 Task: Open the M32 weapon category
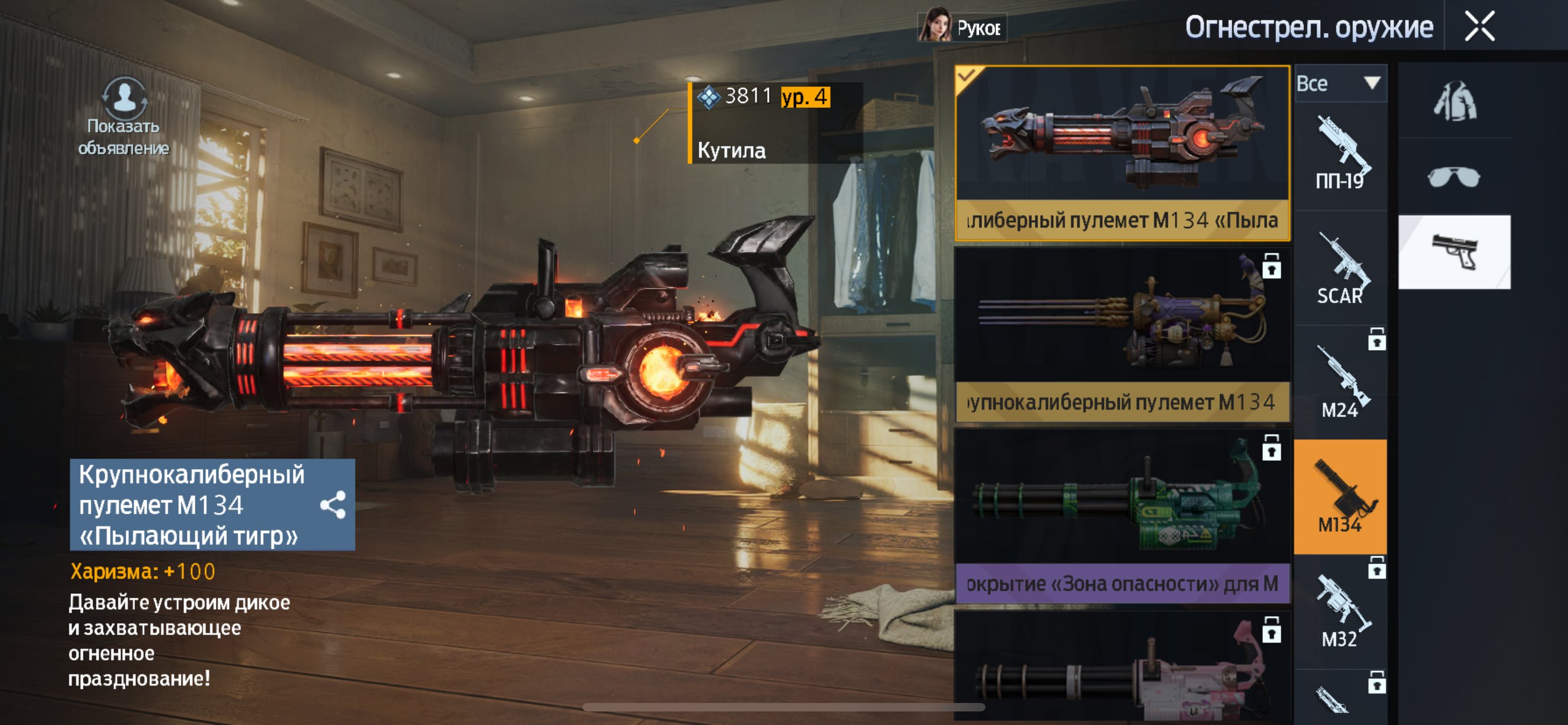tap(1340, 613)
